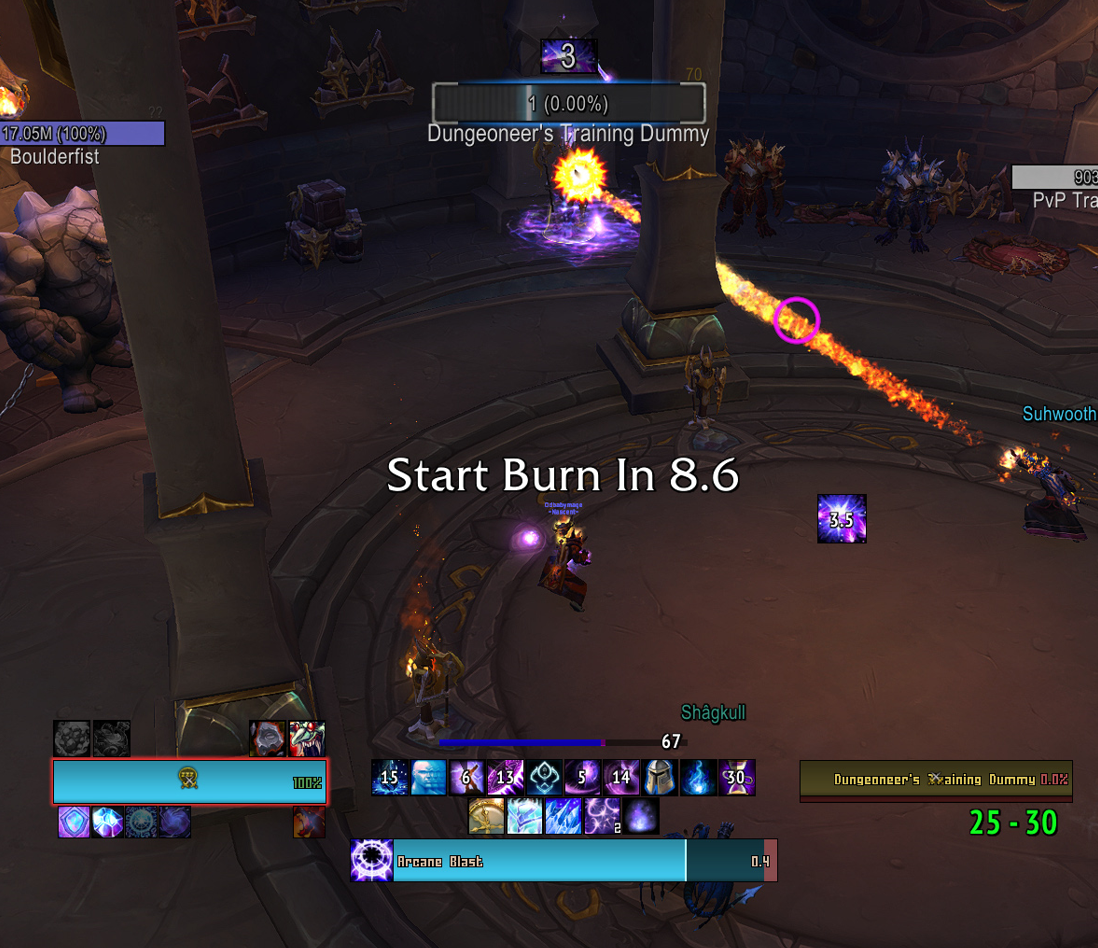The image size is (1098, 948).
Task: Select the arcane sparkles icon with 2 charges
Action: (x=602, y=816)
